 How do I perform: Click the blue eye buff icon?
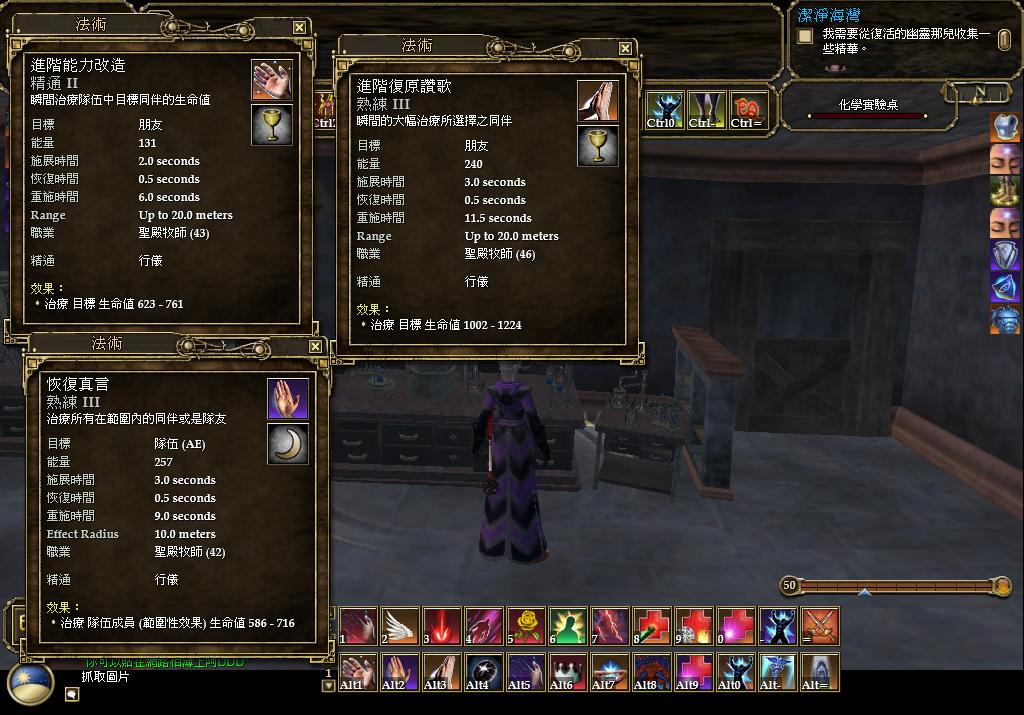pyautogui.click(x=1005, y=289)
